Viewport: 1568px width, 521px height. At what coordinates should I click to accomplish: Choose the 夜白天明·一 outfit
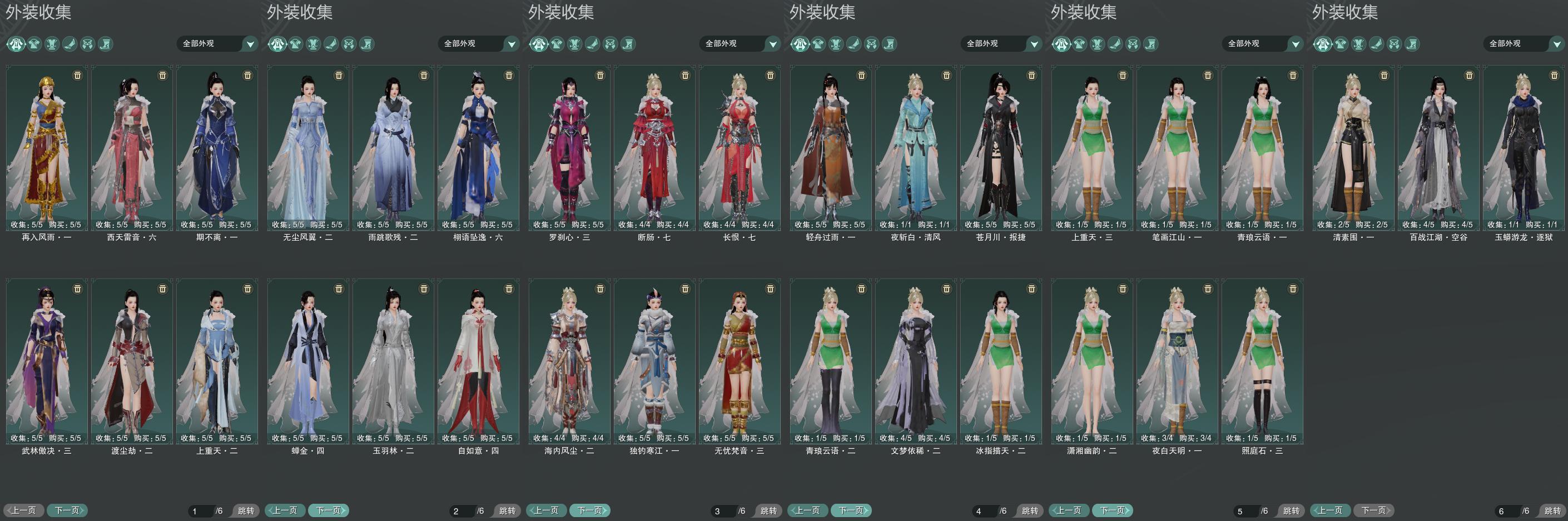[1177, 361]
